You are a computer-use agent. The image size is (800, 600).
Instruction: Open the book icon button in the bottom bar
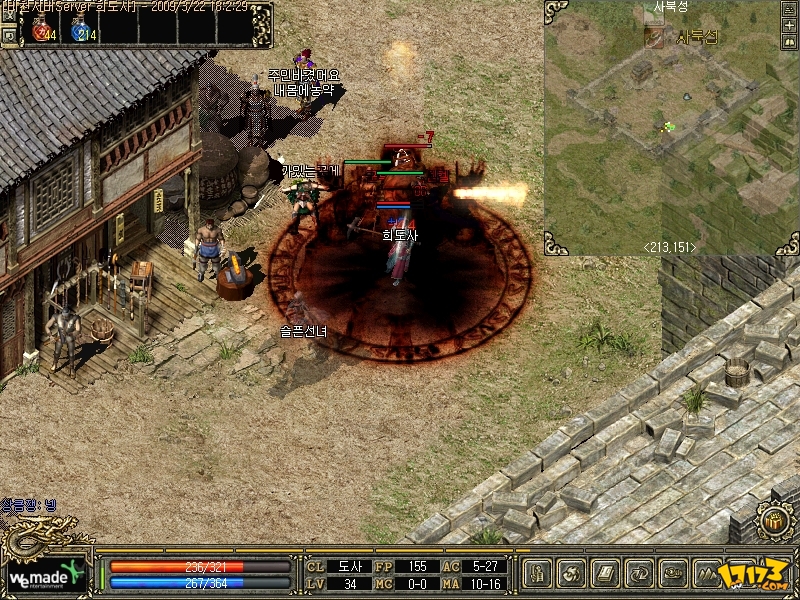[x=607, y=574]
